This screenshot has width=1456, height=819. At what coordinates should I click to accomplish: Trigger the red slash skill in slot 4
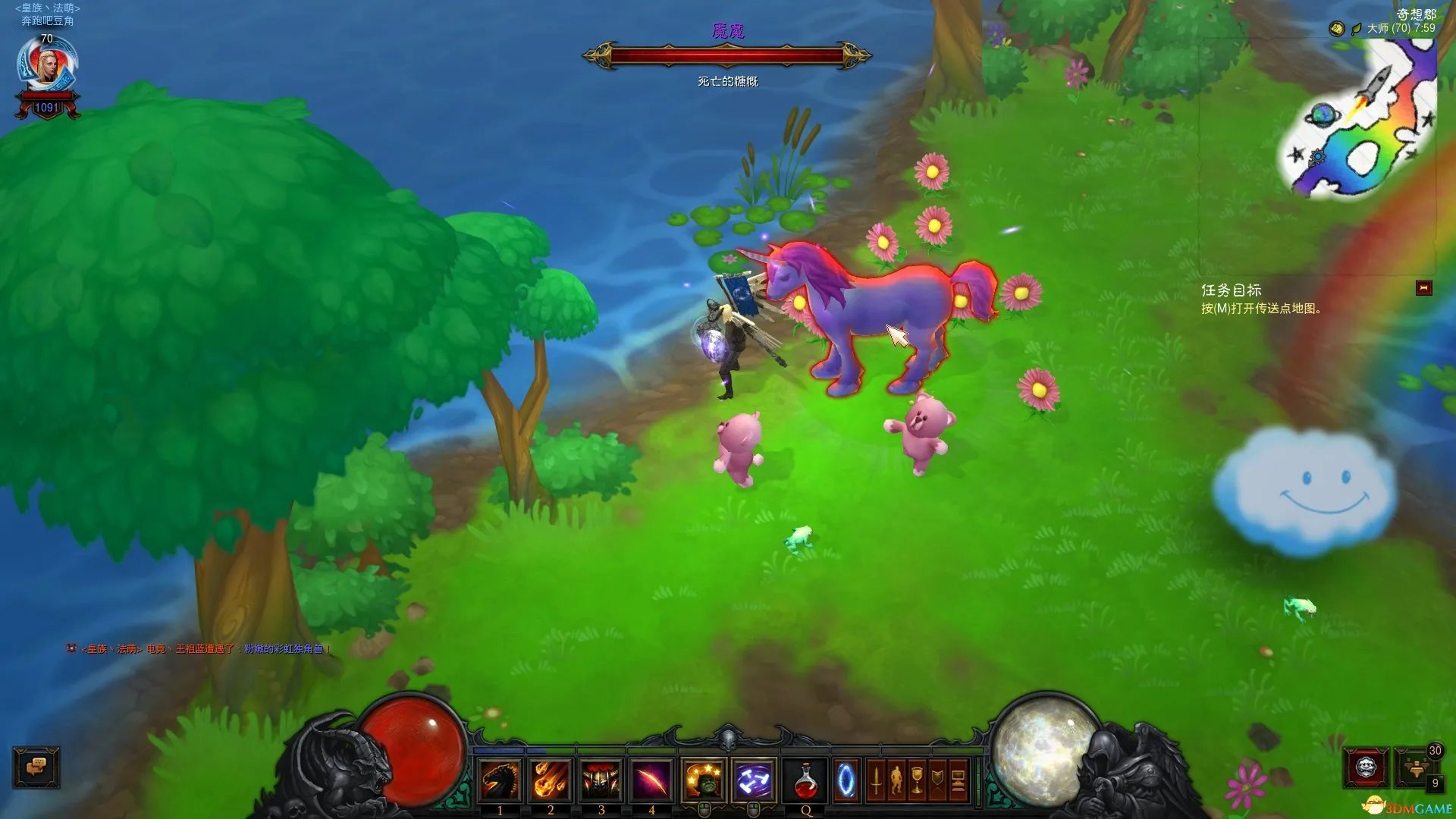tap(651, 780)
